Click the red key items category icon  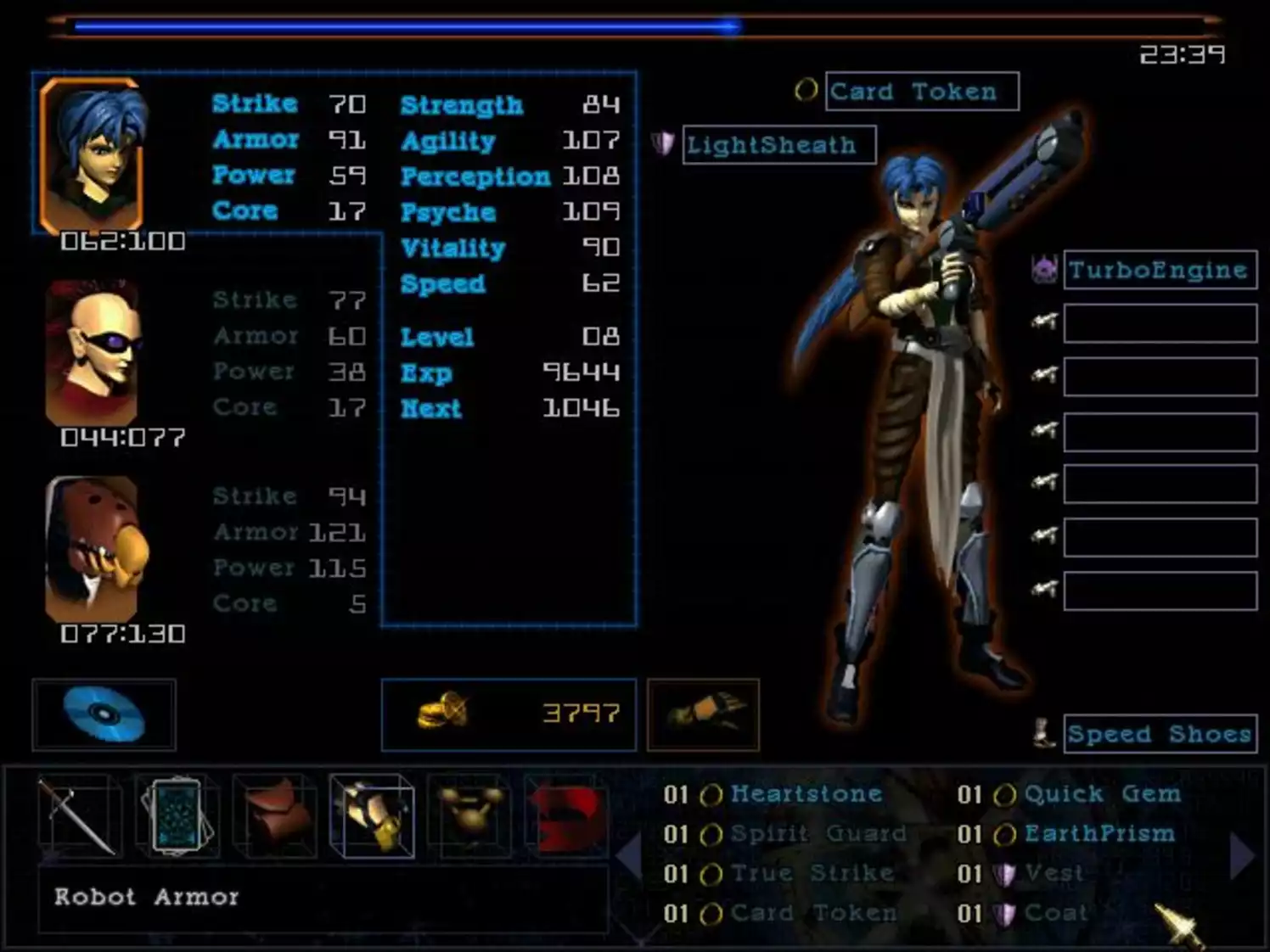pos(567,815)
